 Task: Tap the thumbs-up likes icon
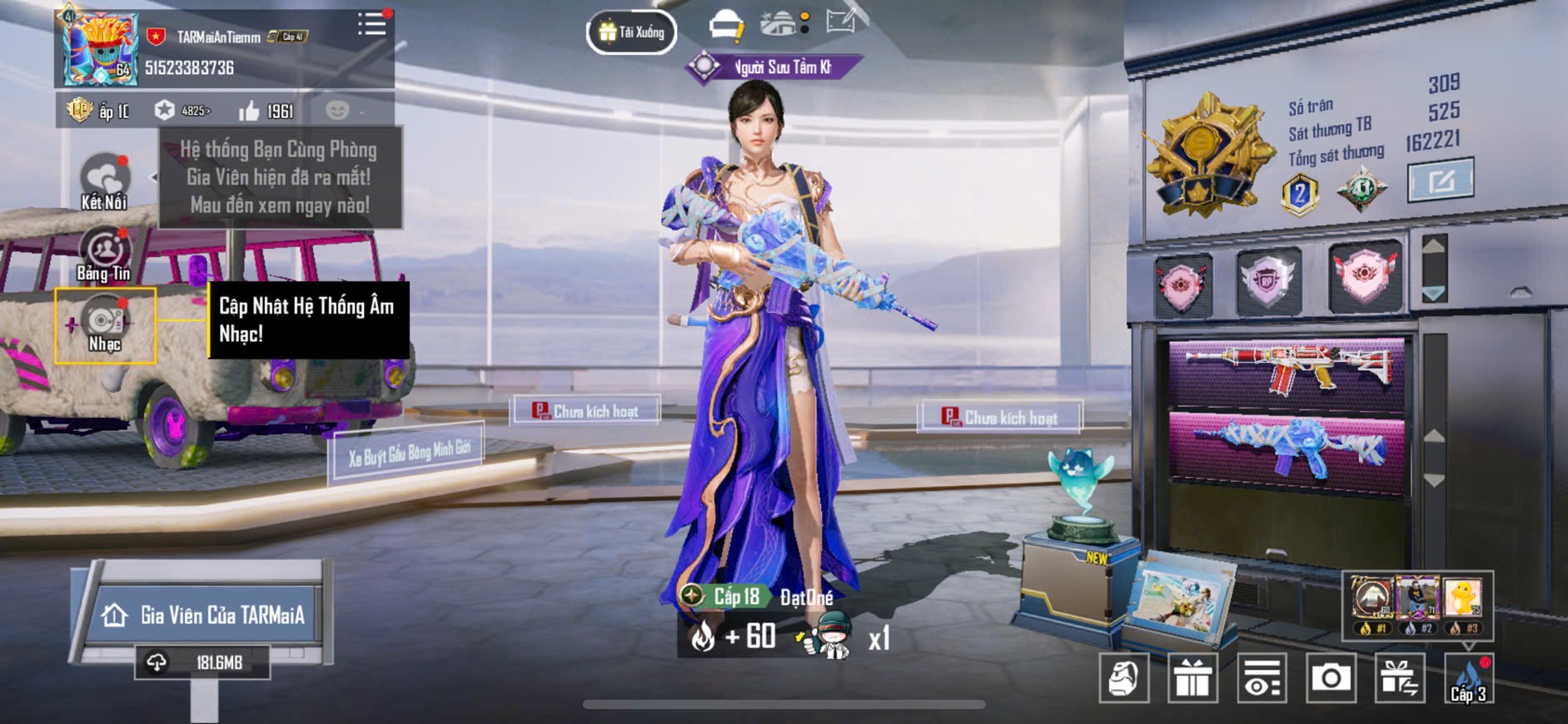click(x=249, y=111)
